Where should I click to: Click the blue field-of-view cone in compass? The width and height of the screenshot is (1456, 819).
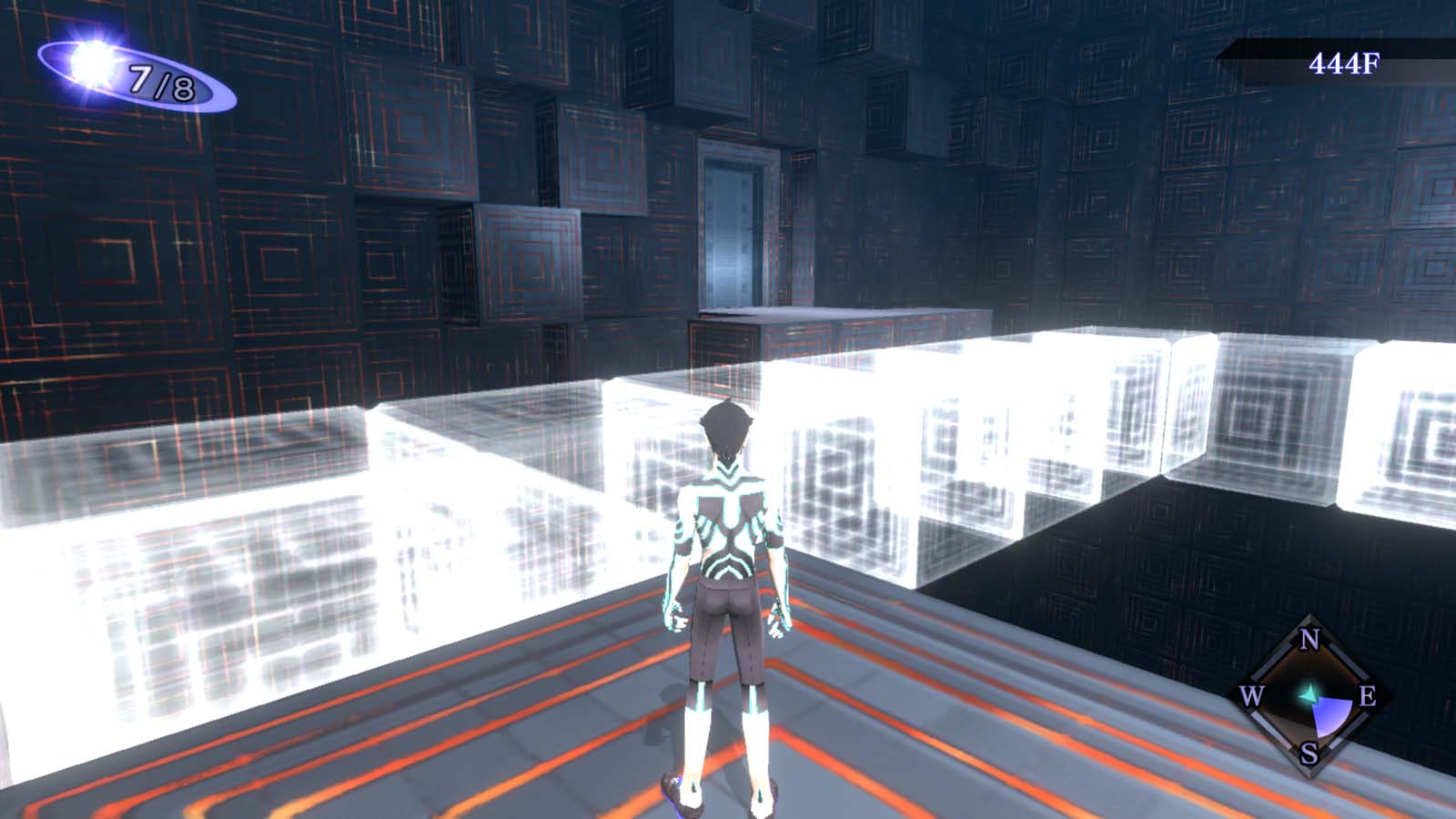pos(1331,716)
